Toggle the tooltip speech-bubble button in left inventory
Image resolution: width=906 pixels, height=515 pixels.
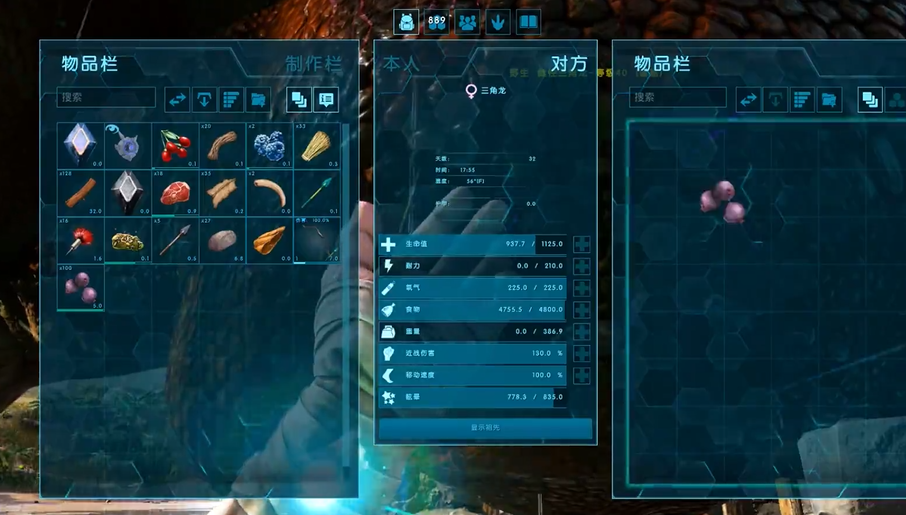(x=326, y=99)
